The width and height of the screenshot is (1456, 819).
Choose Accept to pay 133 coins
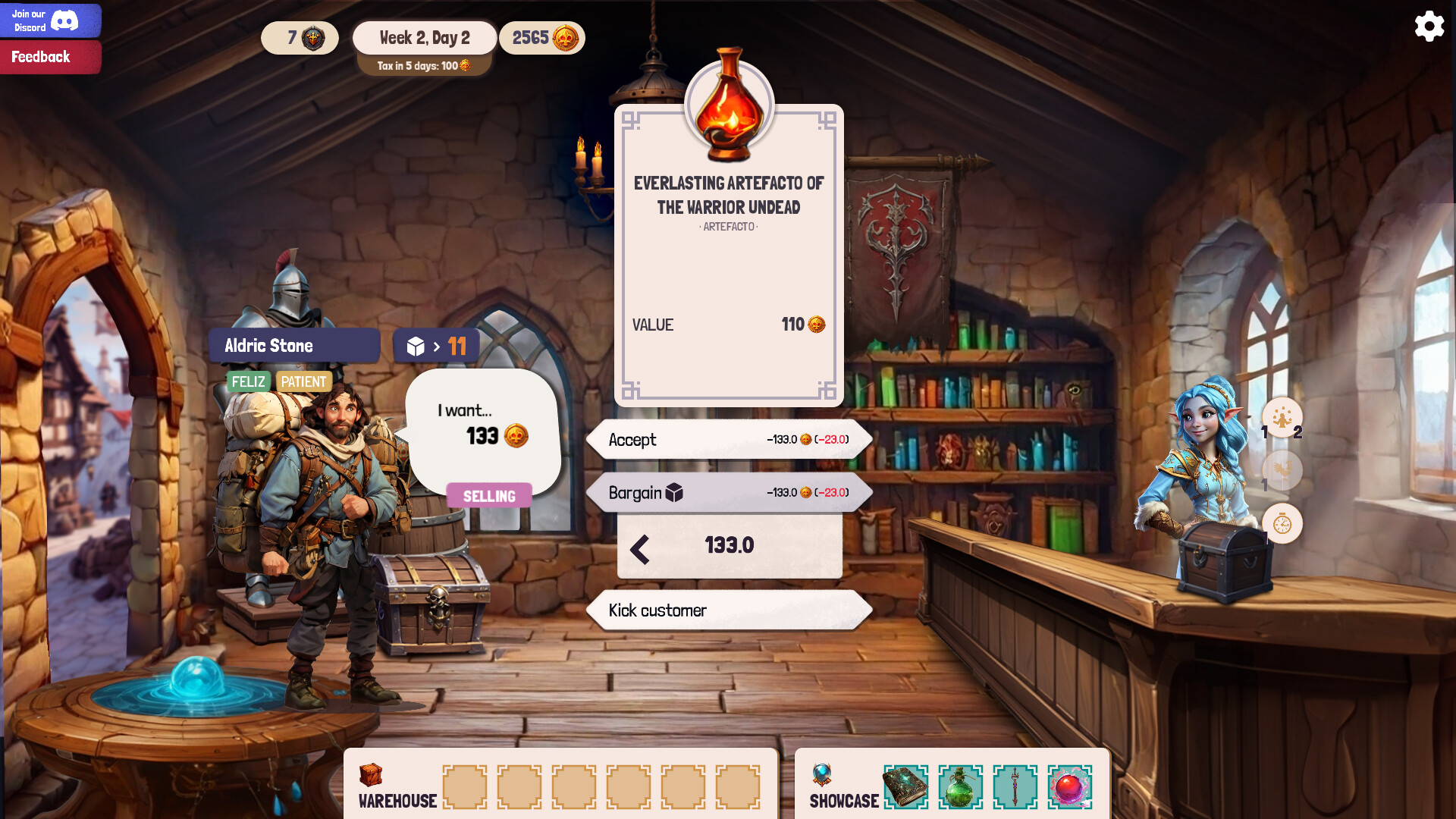coord(728,440)
